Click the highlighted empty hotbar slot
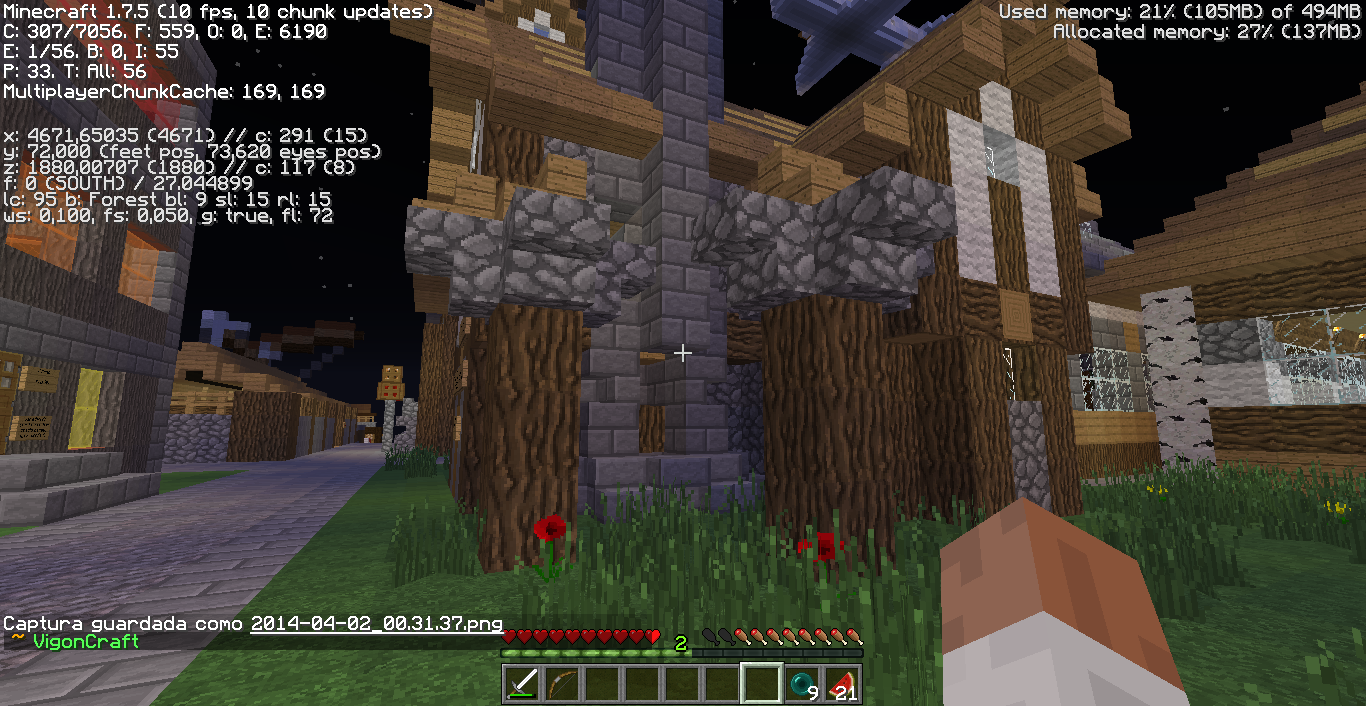 (762, 684)
